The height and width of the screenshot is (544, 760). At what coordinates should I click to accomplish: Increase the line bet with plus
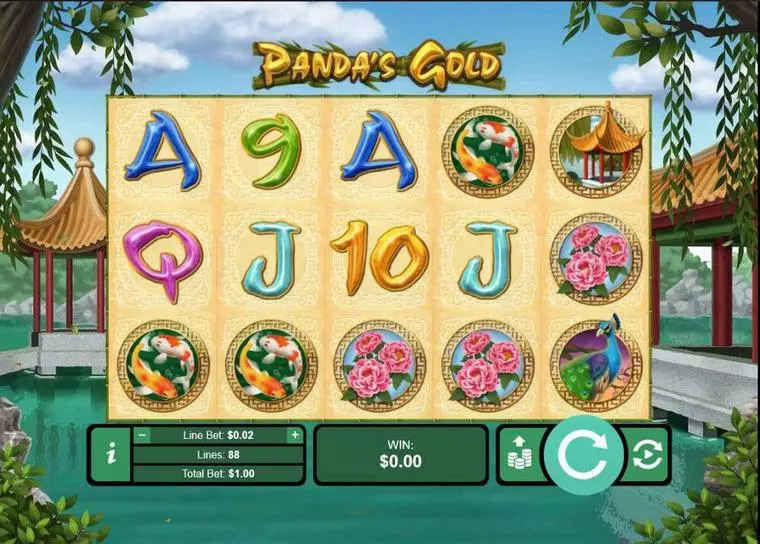tap(294, 435)
